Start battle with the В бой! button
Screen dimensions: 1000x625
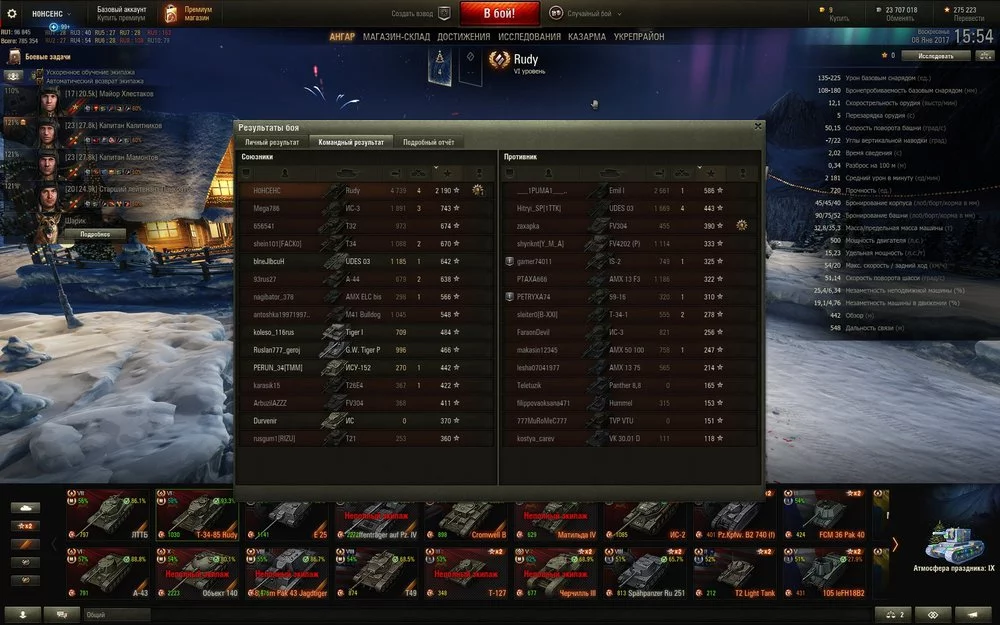[x=499, y=14]
